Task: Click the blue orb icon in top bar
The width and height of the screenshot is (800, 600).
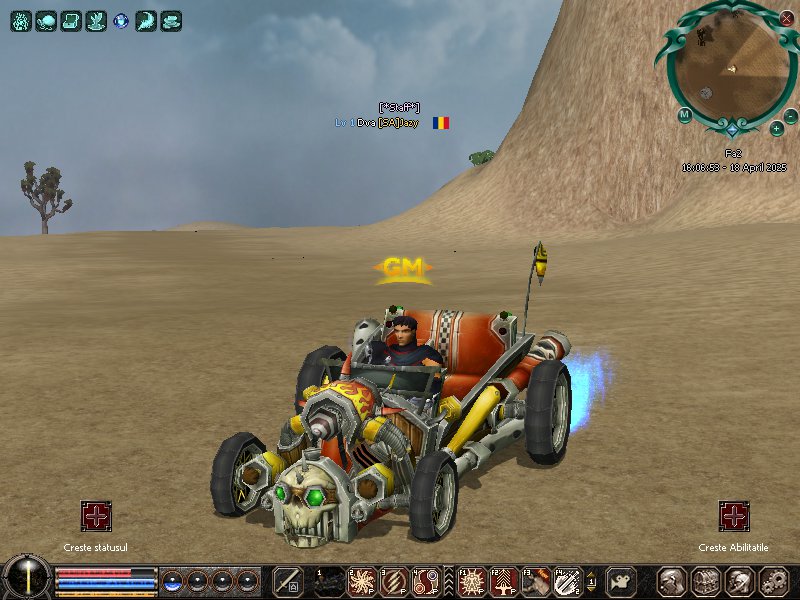Action: (121, 20)
